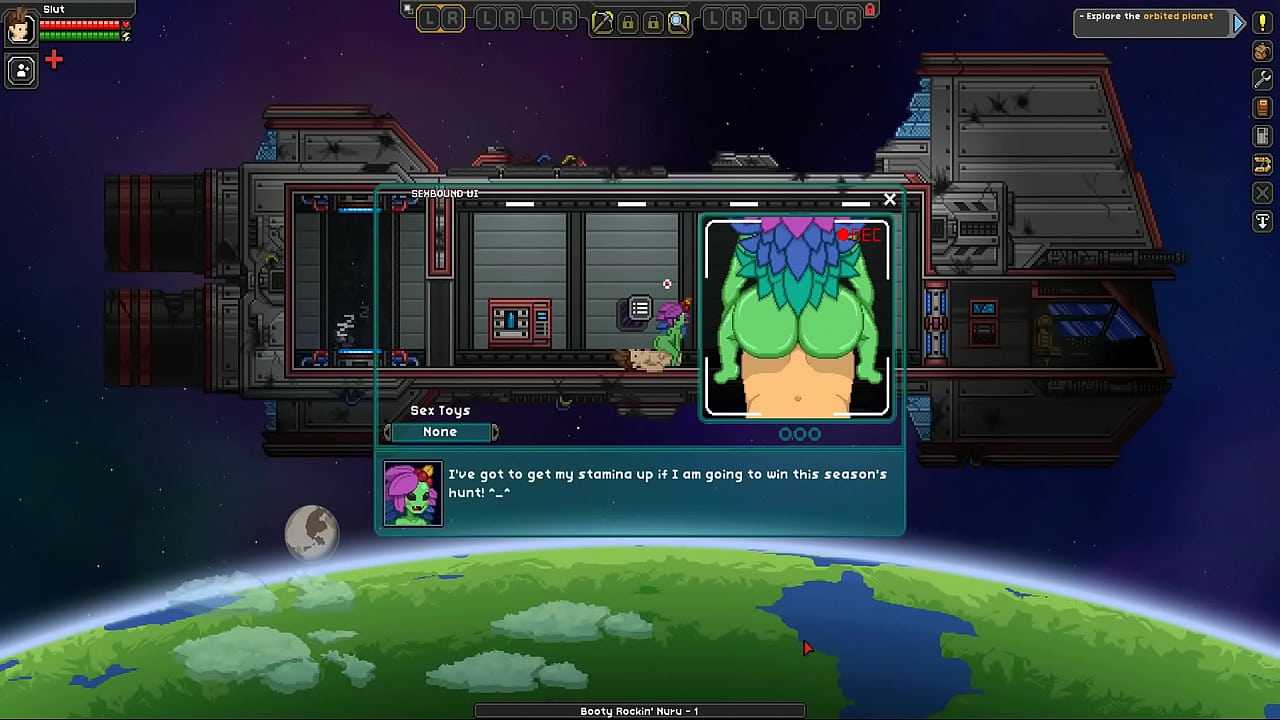The image size is (1280, 720).
Task: Expand the Explore the orbited planet quest tracker
Action: [x=1238, y=22]
